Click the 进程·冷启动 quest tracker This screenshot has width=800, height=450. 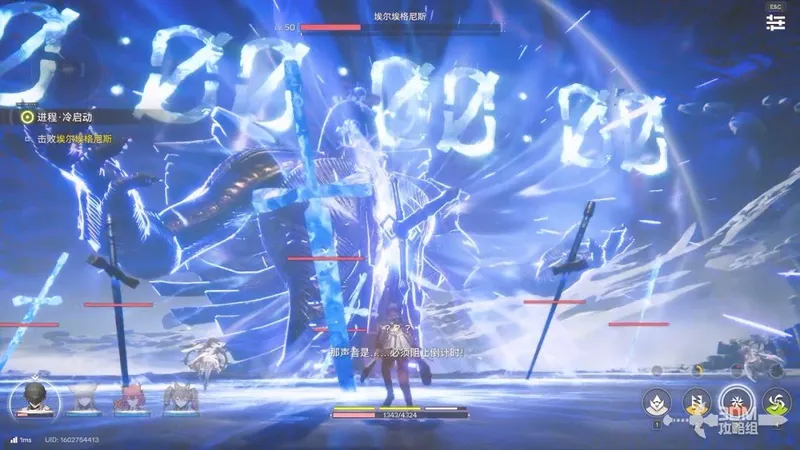tap(62, 117)
